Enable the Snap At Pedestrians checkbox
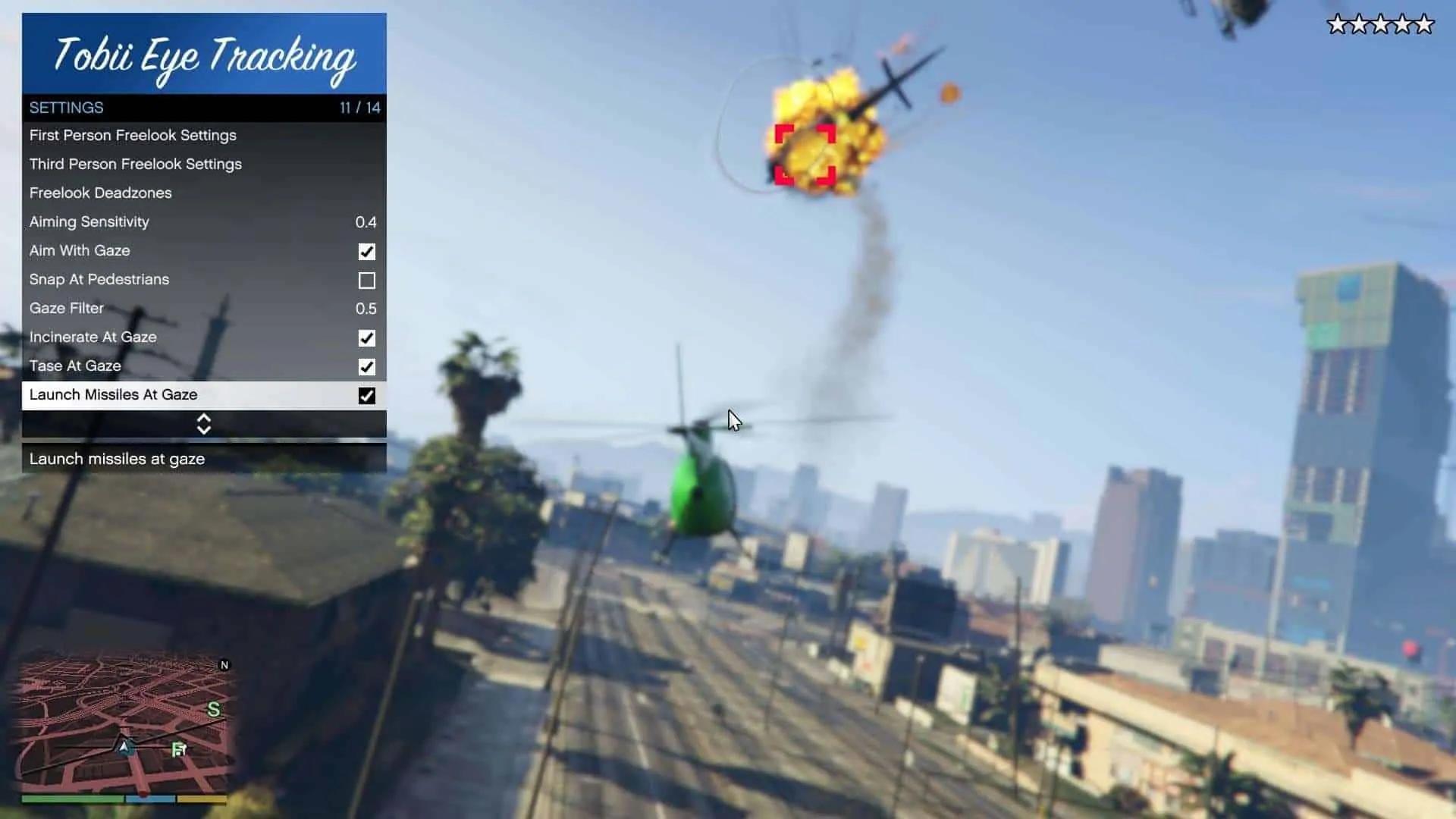This screenshot has height=819, width=1456. [x=367, y=281]
